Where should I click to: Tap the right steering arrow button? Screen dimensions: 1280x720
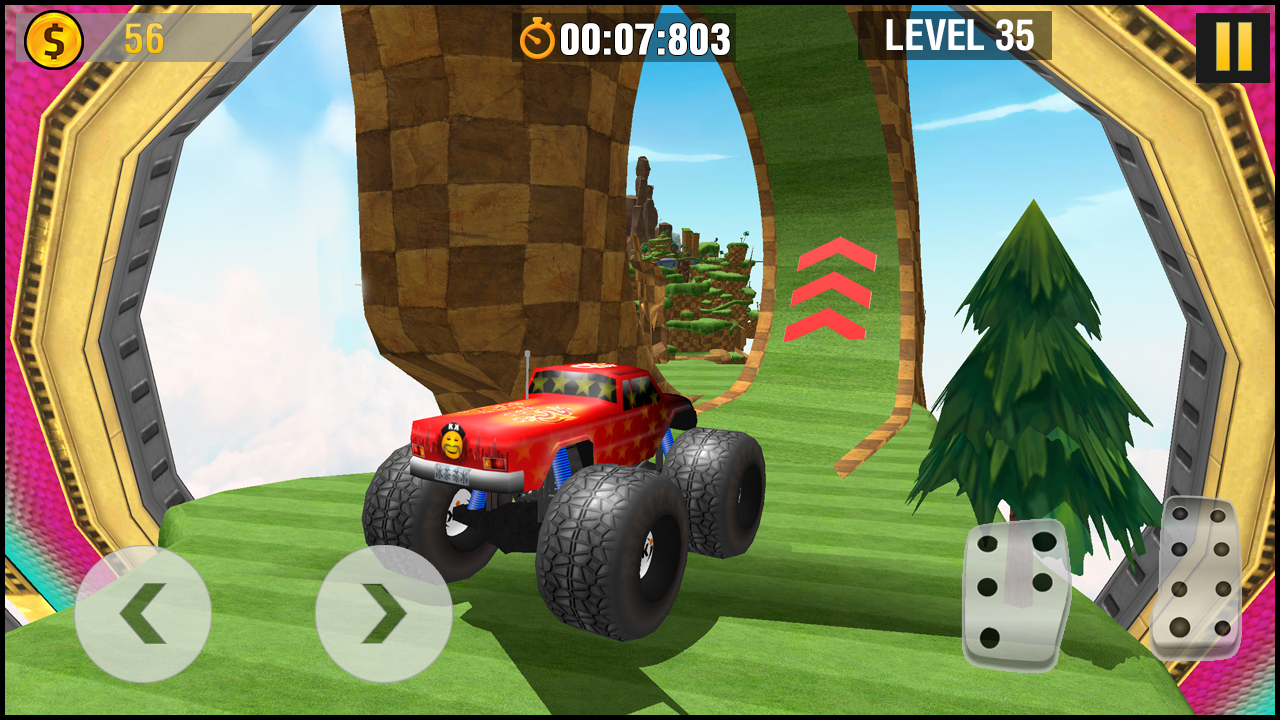(383, 612)
